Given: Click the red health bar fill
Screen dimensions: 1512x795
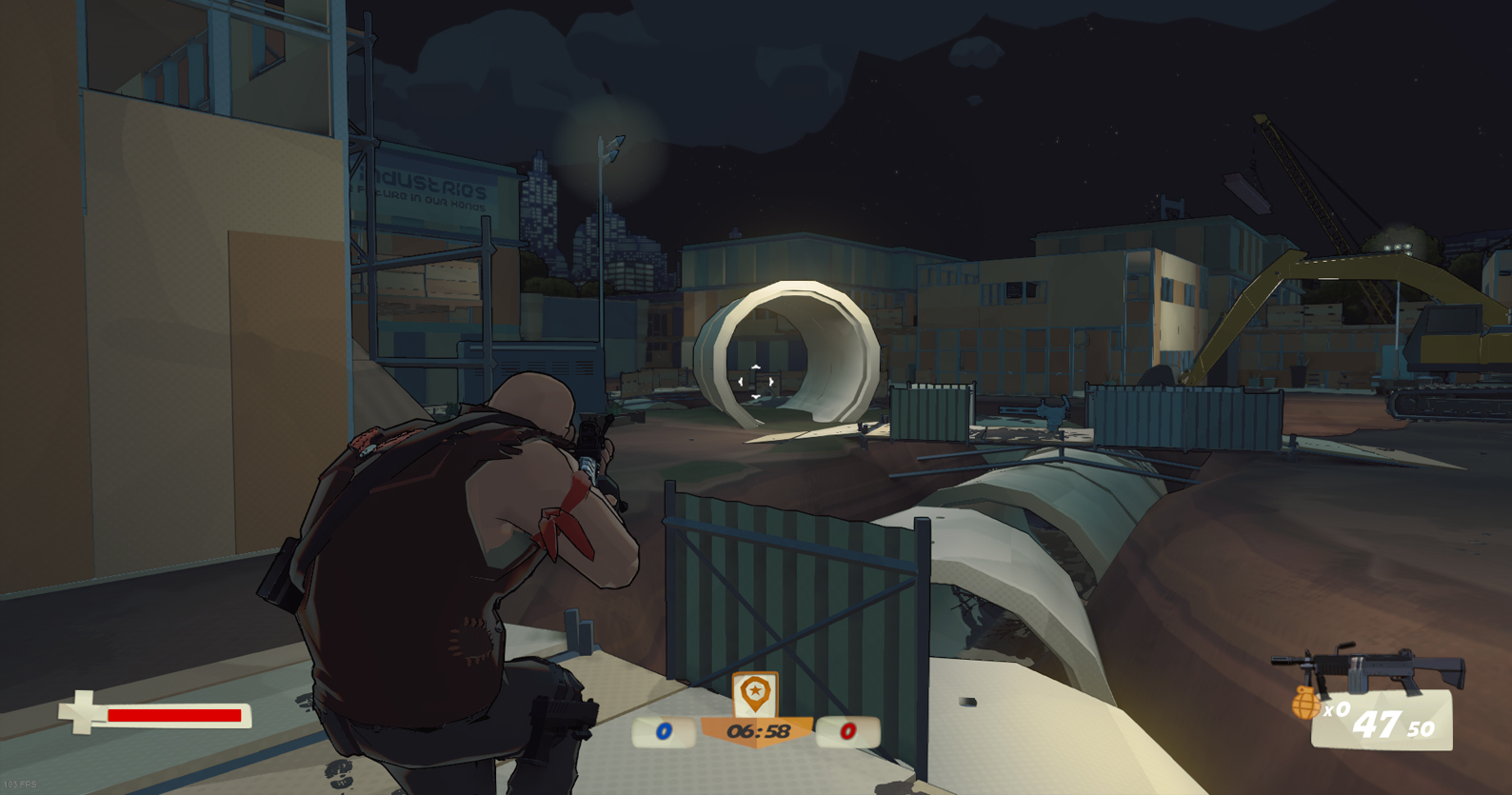Looking at the screenshot, I should [176, 715].
